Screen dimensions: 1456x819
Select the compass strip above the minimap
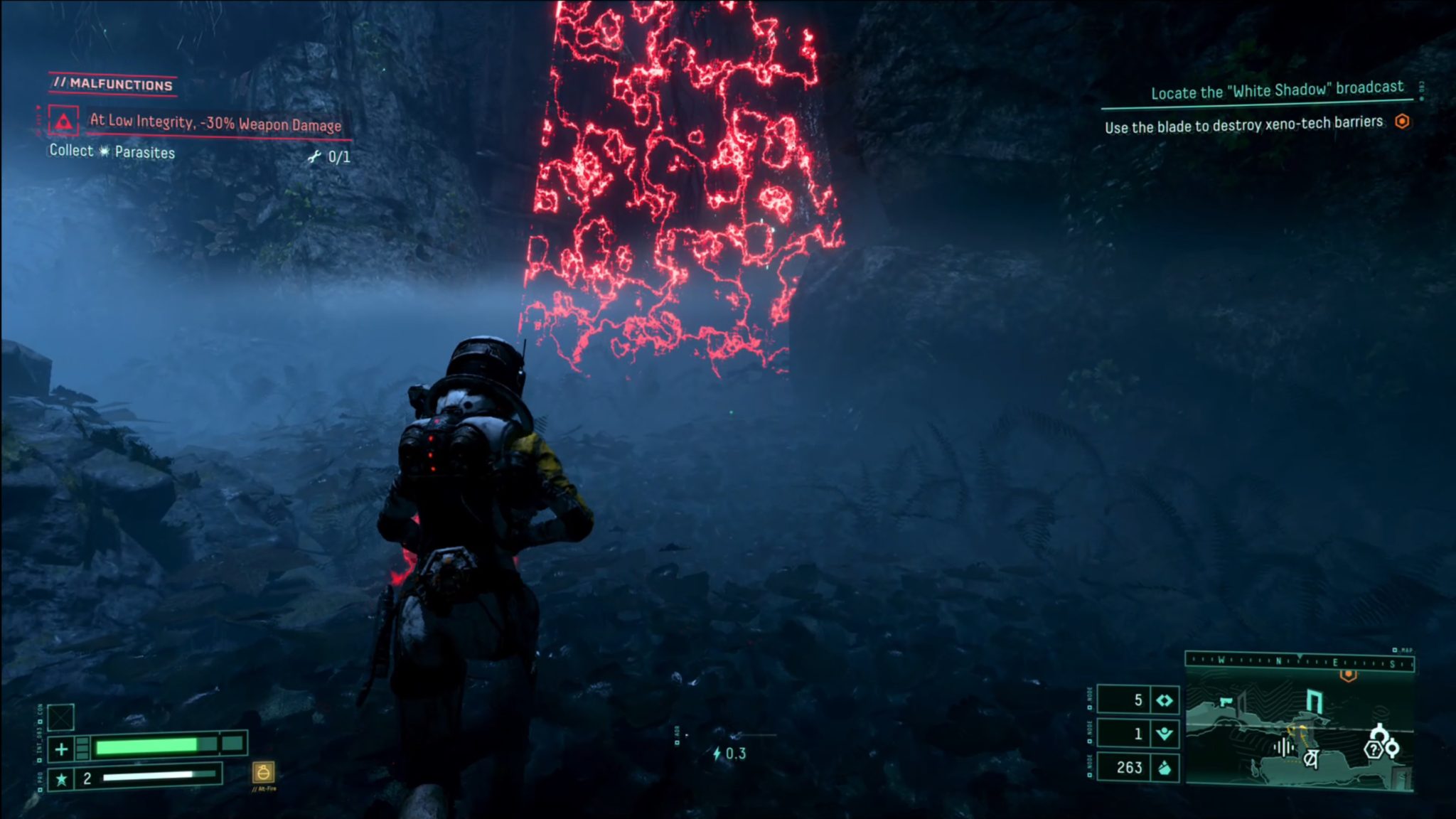click(x=1299, y=662)
